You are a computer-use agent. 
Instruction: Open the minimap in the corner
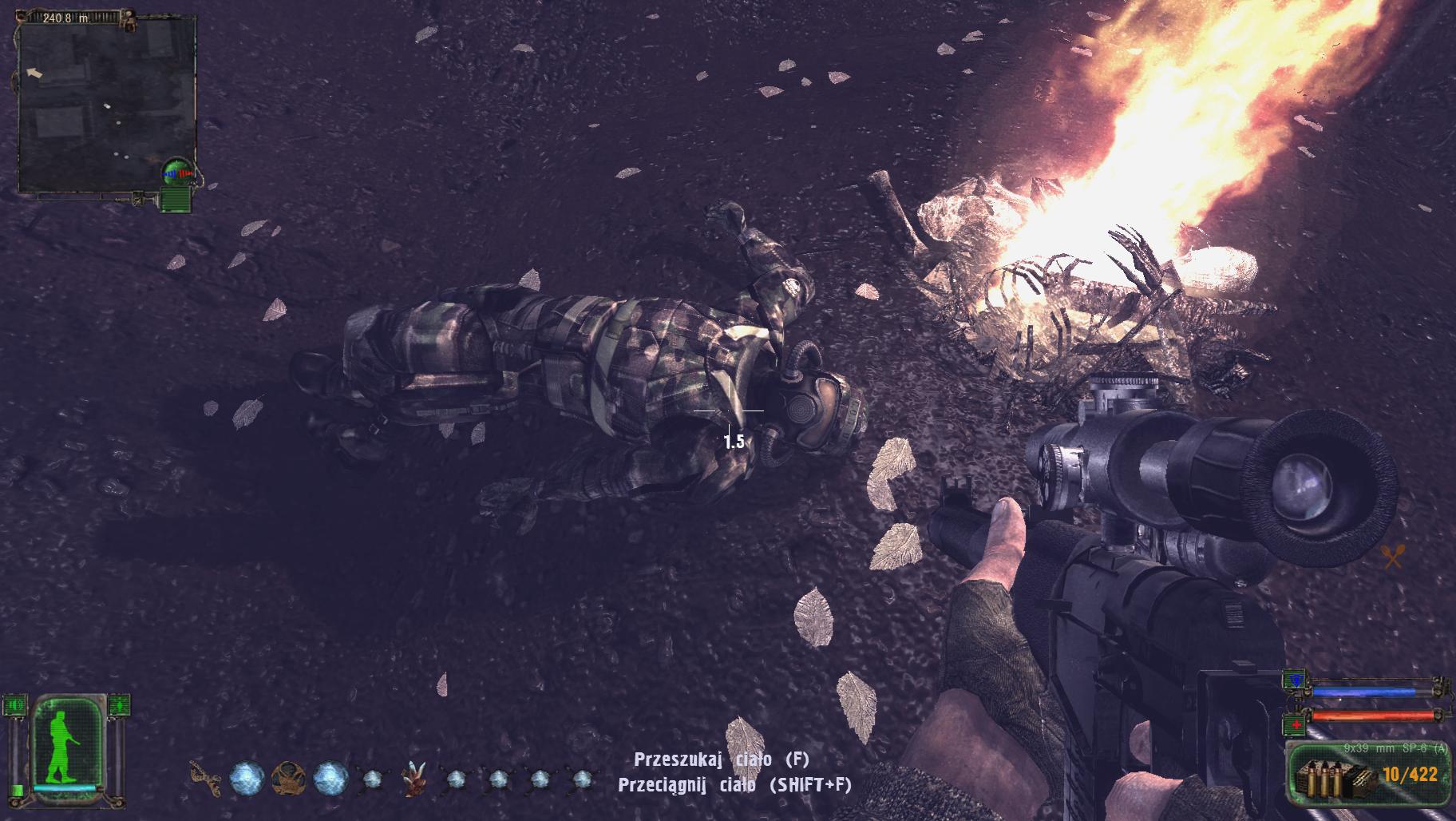106,104
